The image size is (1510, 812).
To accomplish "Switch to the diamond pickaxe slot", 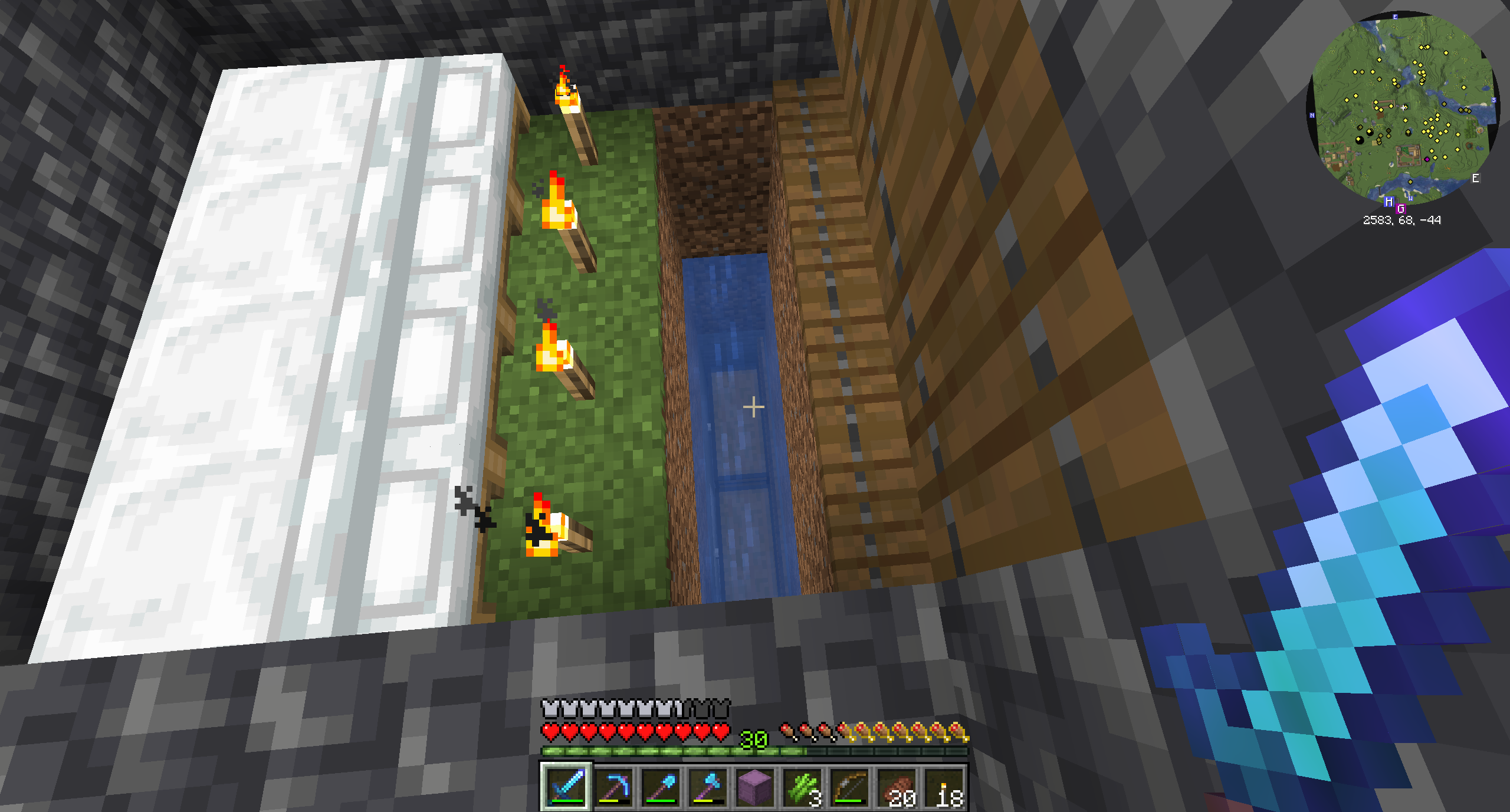I will coord(613,787).
